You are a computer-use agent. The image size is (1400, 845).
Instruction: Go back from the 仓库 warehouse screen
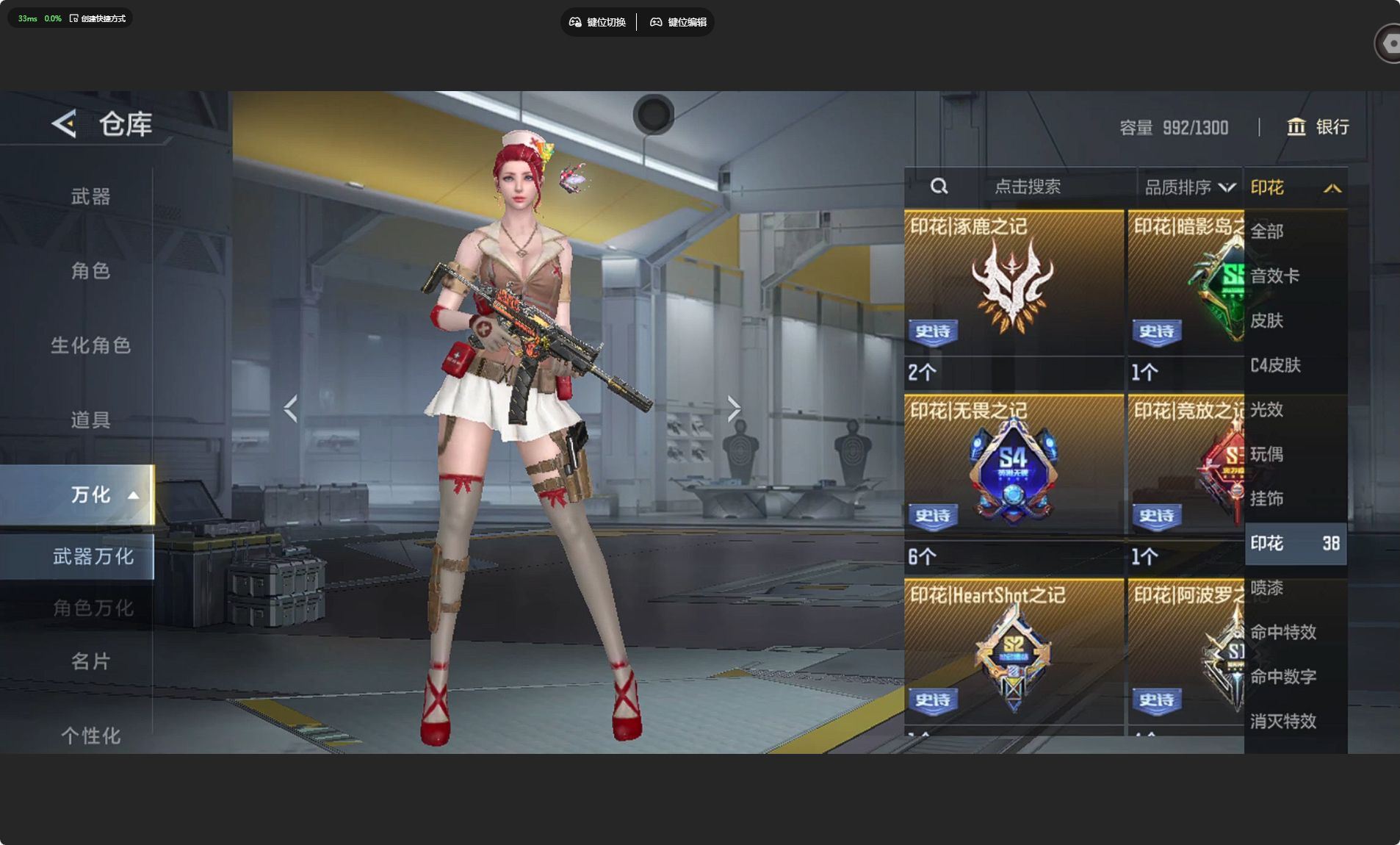click(x=65, y=123)
